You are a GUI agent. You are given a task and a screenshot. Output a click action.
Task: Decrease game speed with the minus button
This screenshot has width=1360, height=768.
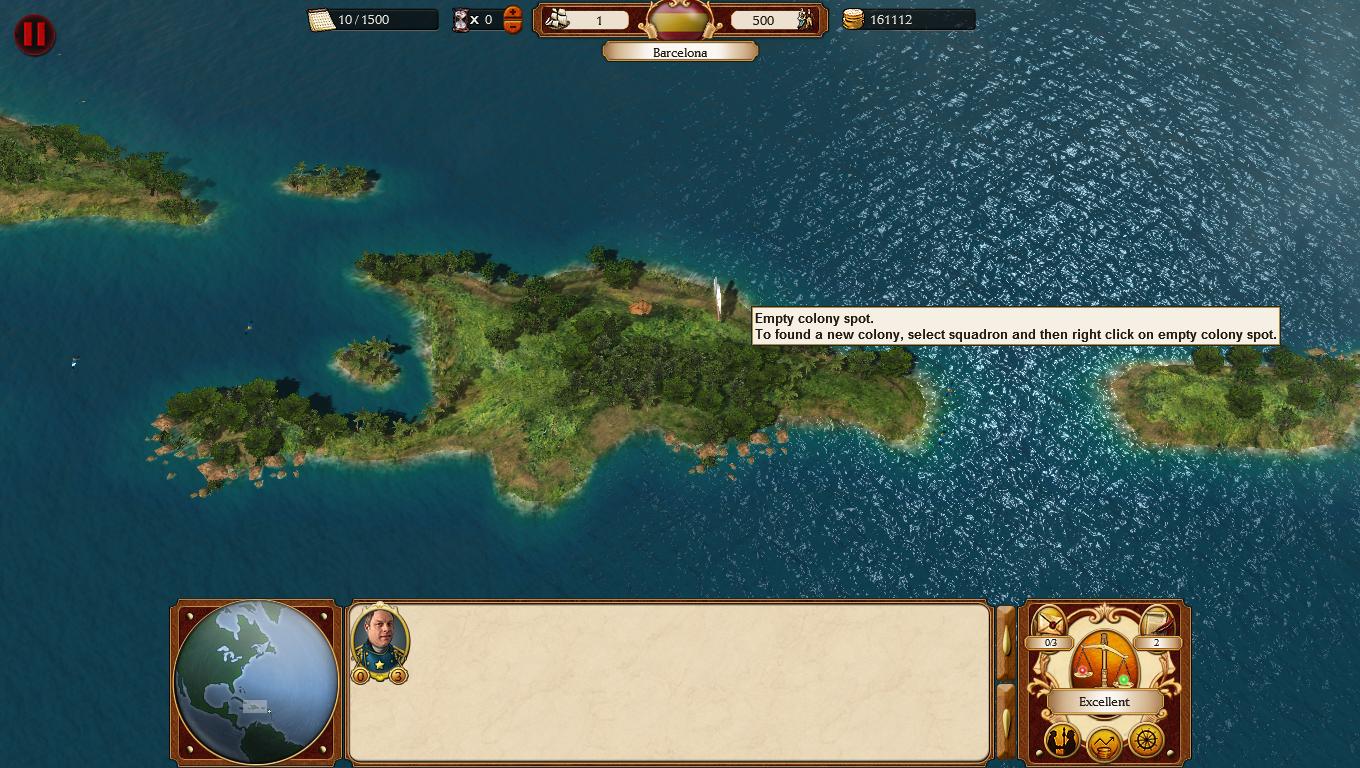coord(513,27)
